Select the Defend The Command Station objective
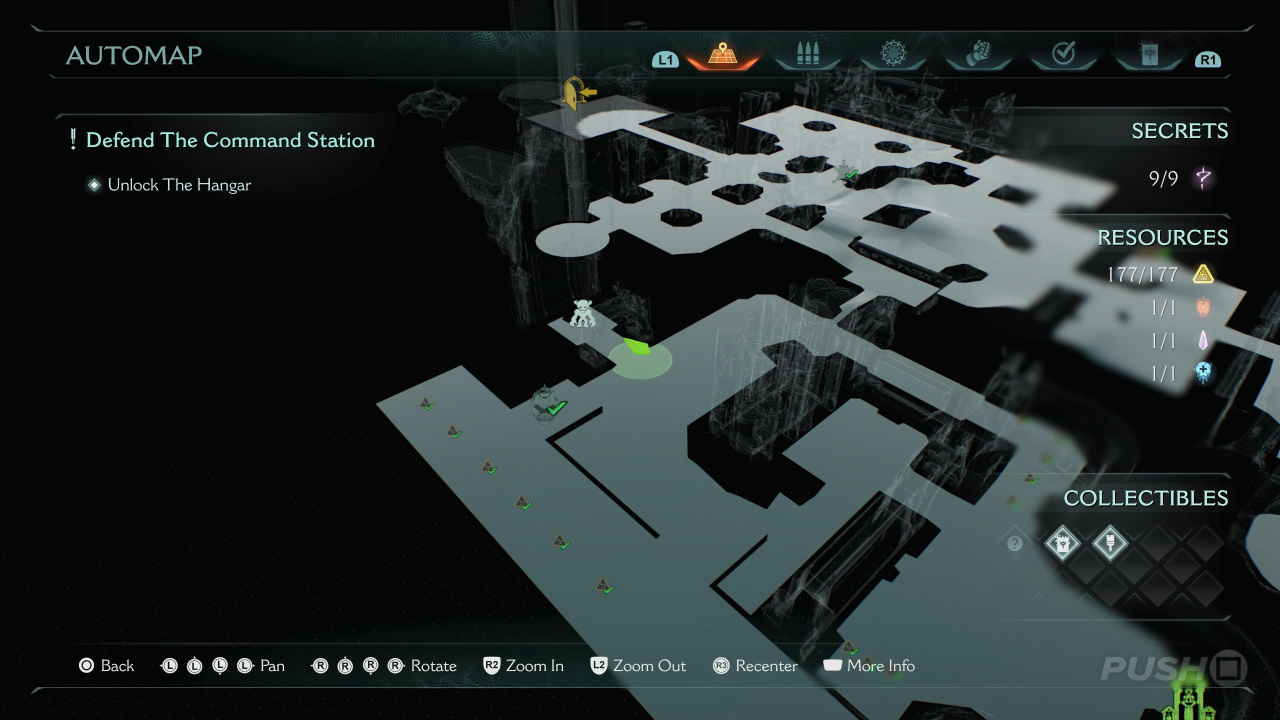 point(230,140)
